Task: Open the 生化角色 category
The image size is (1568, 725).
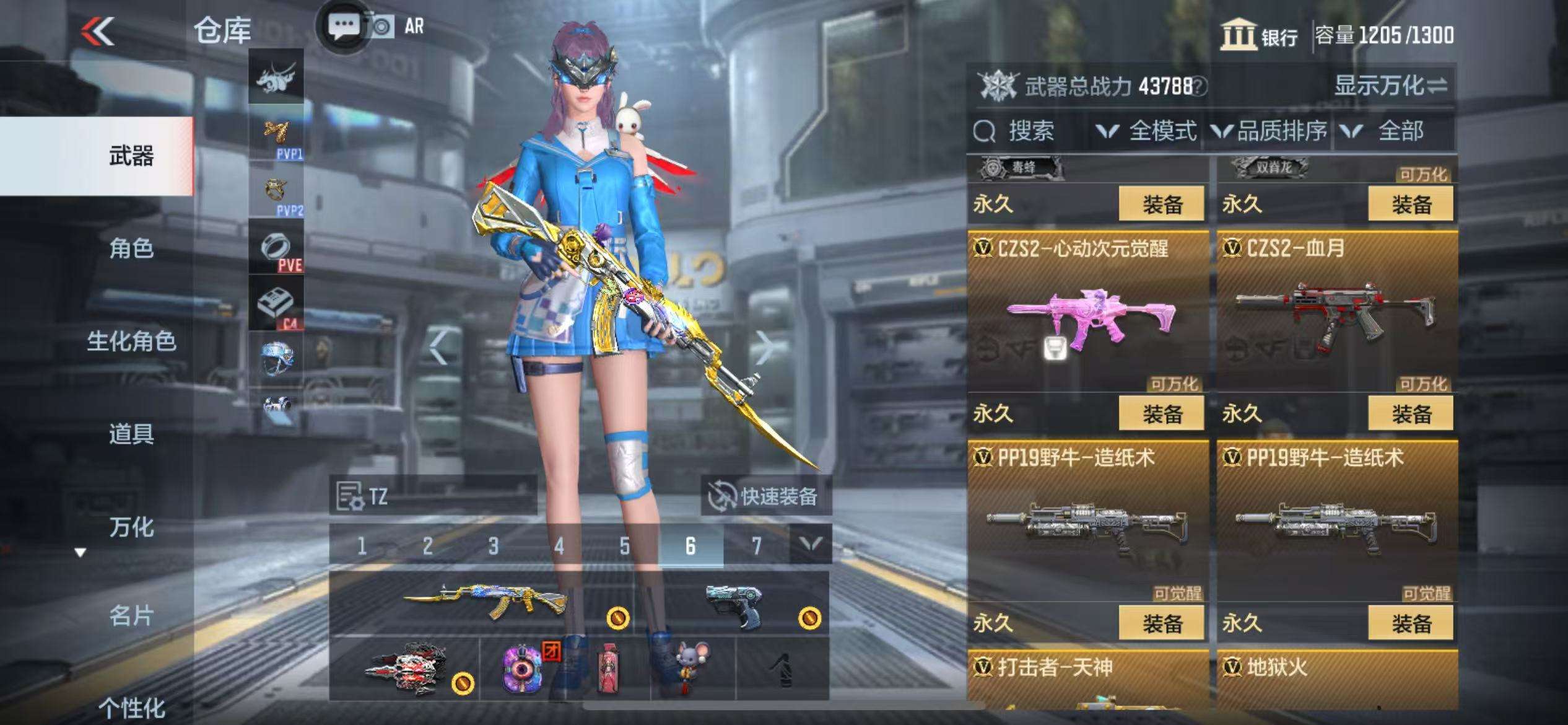Action: tap(131, 341)
